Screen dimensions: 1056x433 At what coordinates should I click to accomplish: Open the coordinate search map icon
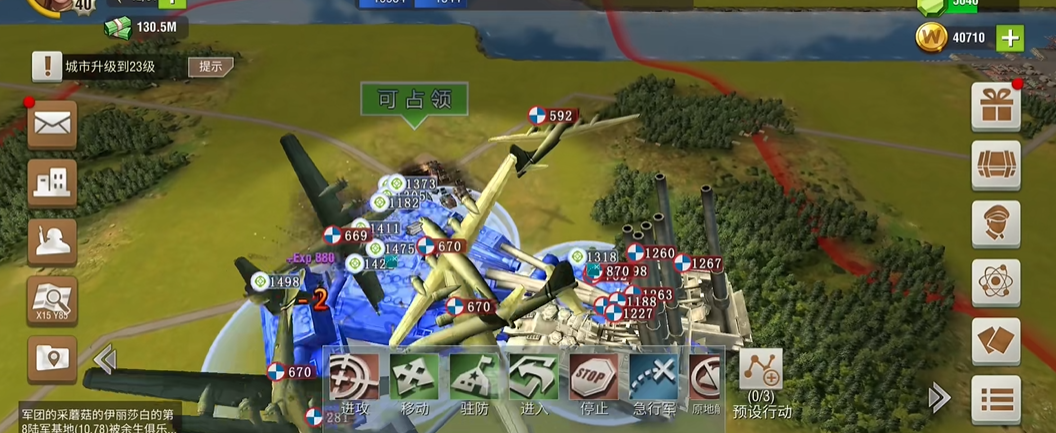(x=52, y=300)
